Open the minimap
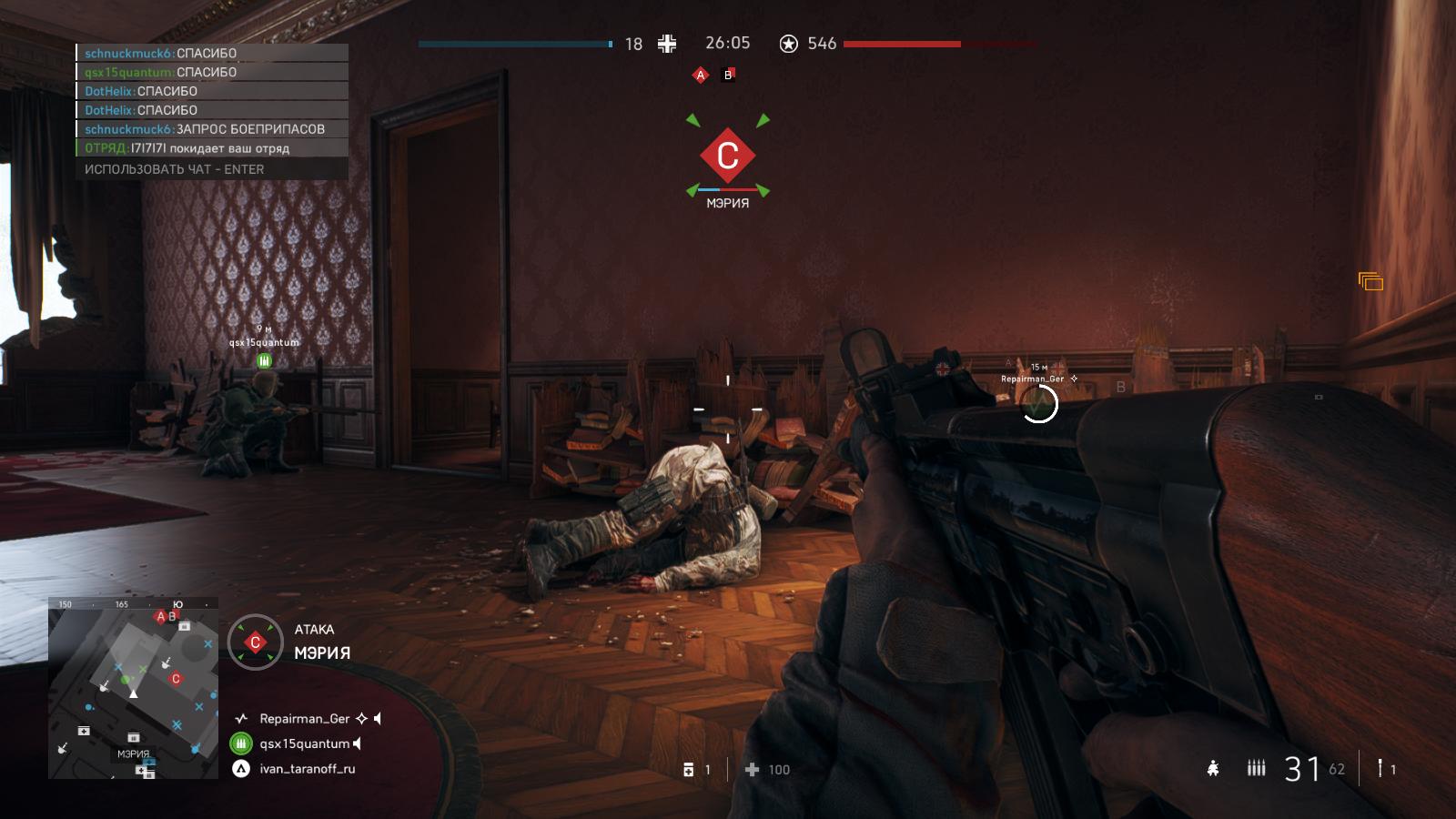The width and height of the screenshot is (1456, 819). click(133, 689)
